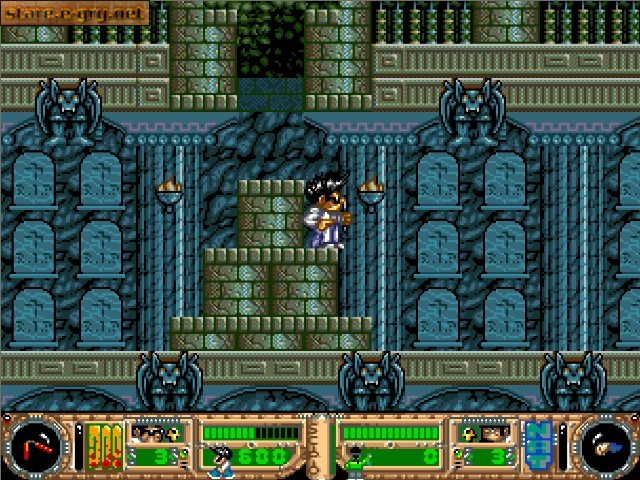
Task: Select player two's weapon porthole icon
Action: point(603,445)
